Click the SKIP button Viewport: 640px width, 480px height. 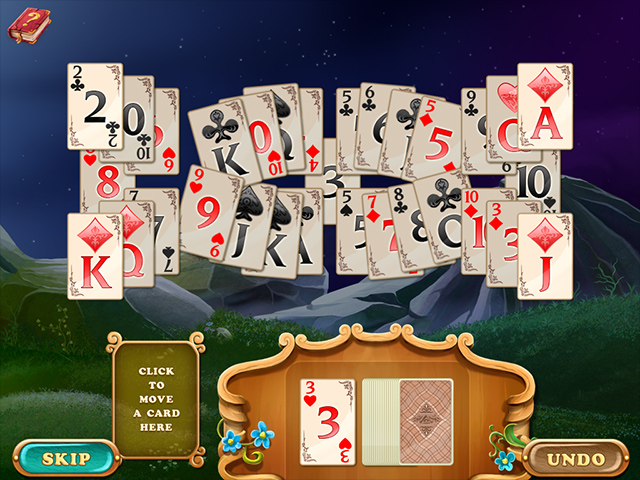point(66,459)
